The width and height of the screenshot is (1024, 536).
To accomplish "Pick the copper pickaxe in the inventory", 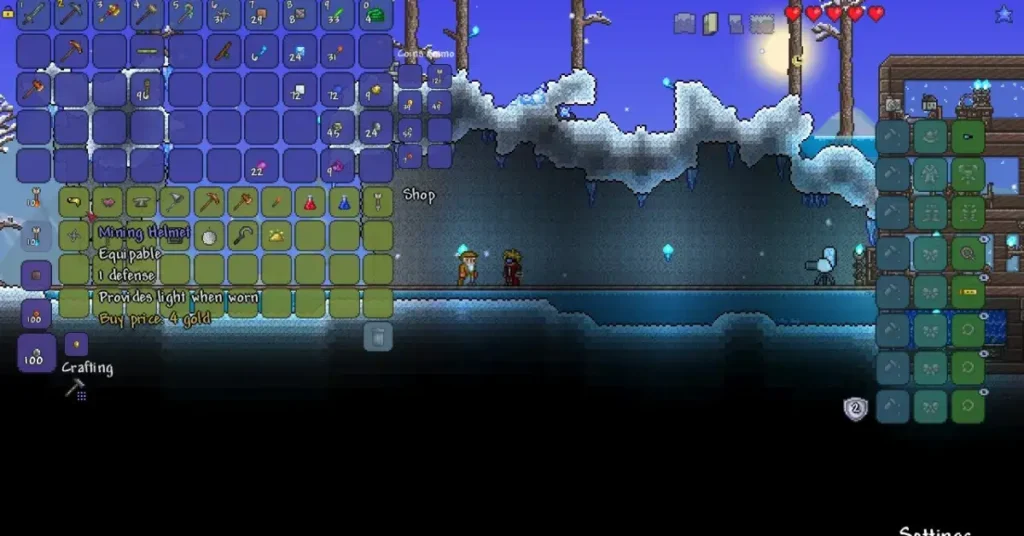I will tap(72, 51).
